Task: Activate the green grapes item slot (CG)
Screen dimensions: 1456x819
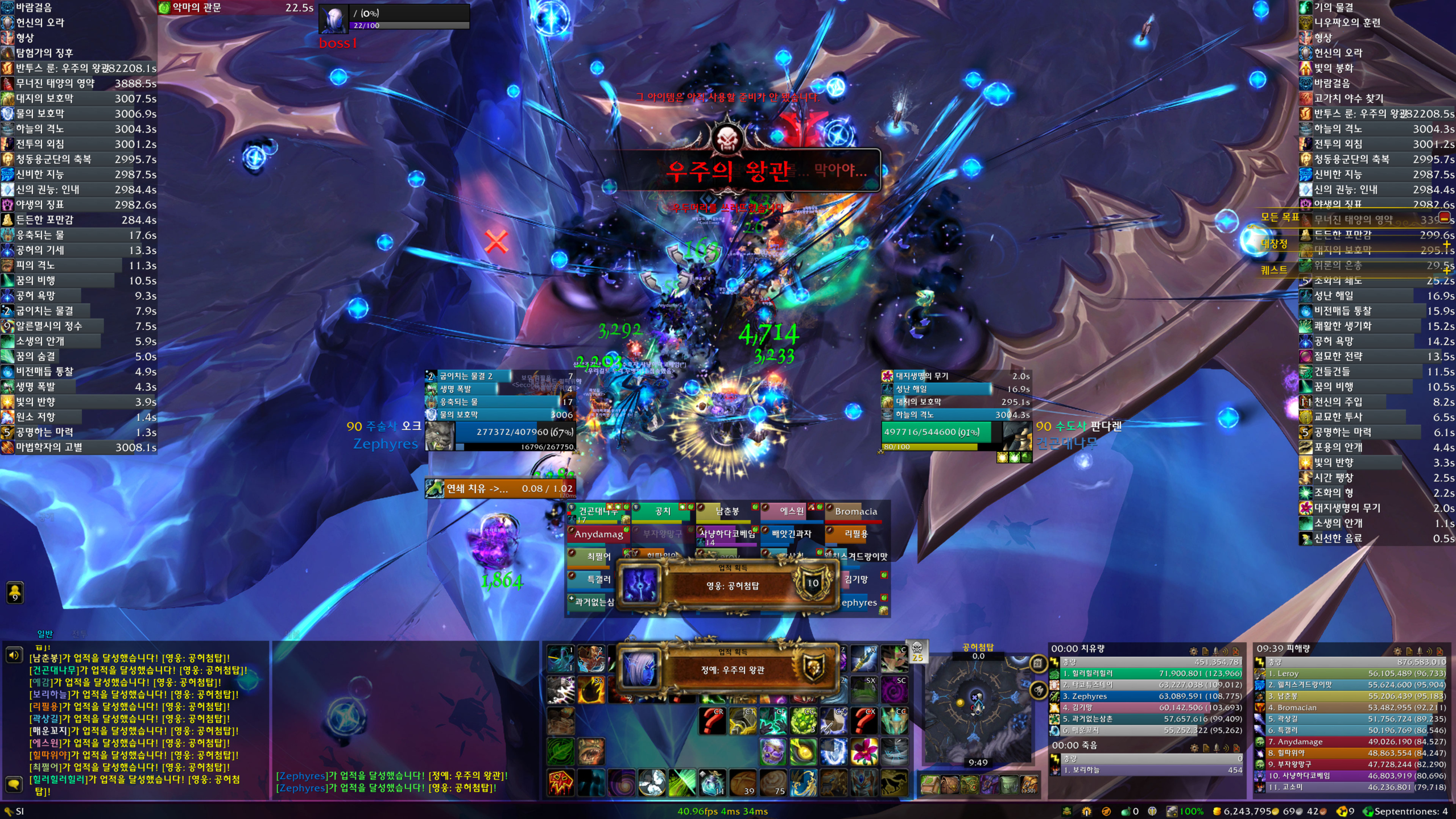Action: pyautogui.click(x=803, y=721)
